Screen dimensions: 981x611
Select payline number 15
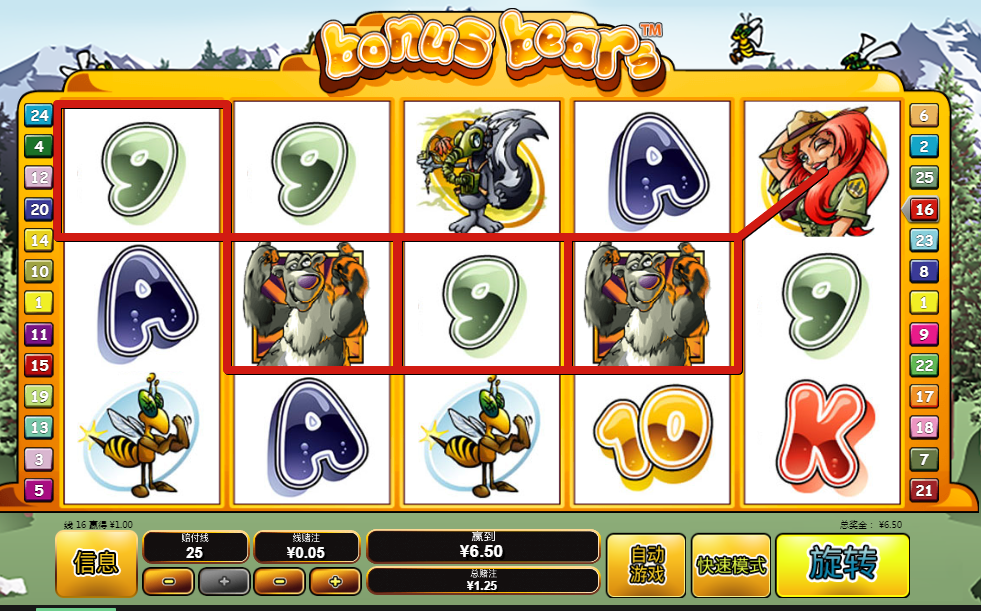39,365
